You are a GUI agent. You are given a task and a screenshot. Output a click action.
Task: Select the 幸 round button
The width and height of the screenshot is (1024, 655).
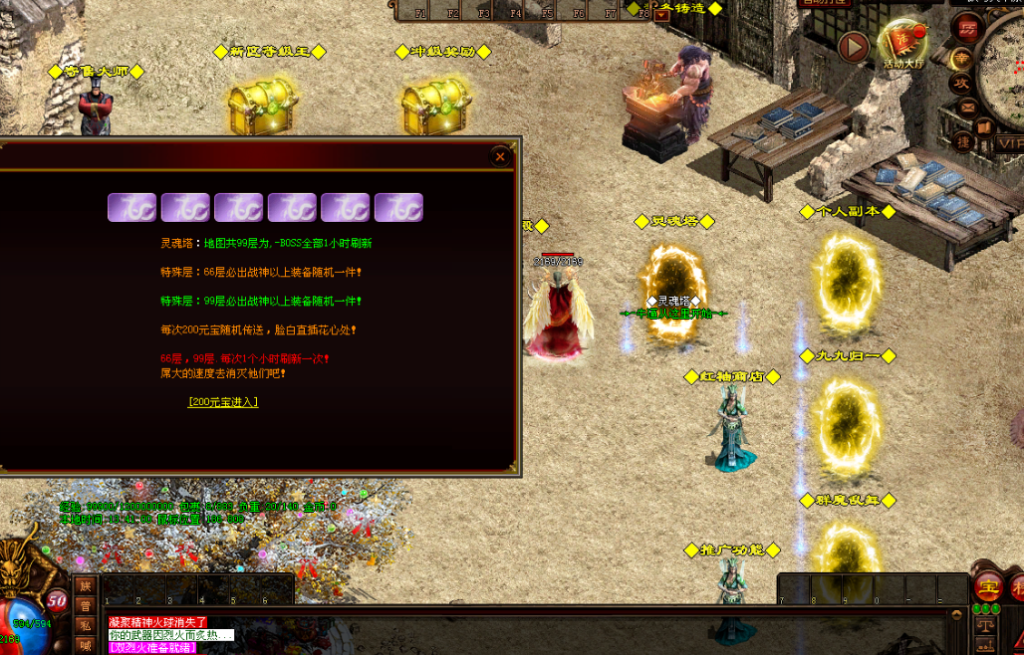(x=960, y=59)
